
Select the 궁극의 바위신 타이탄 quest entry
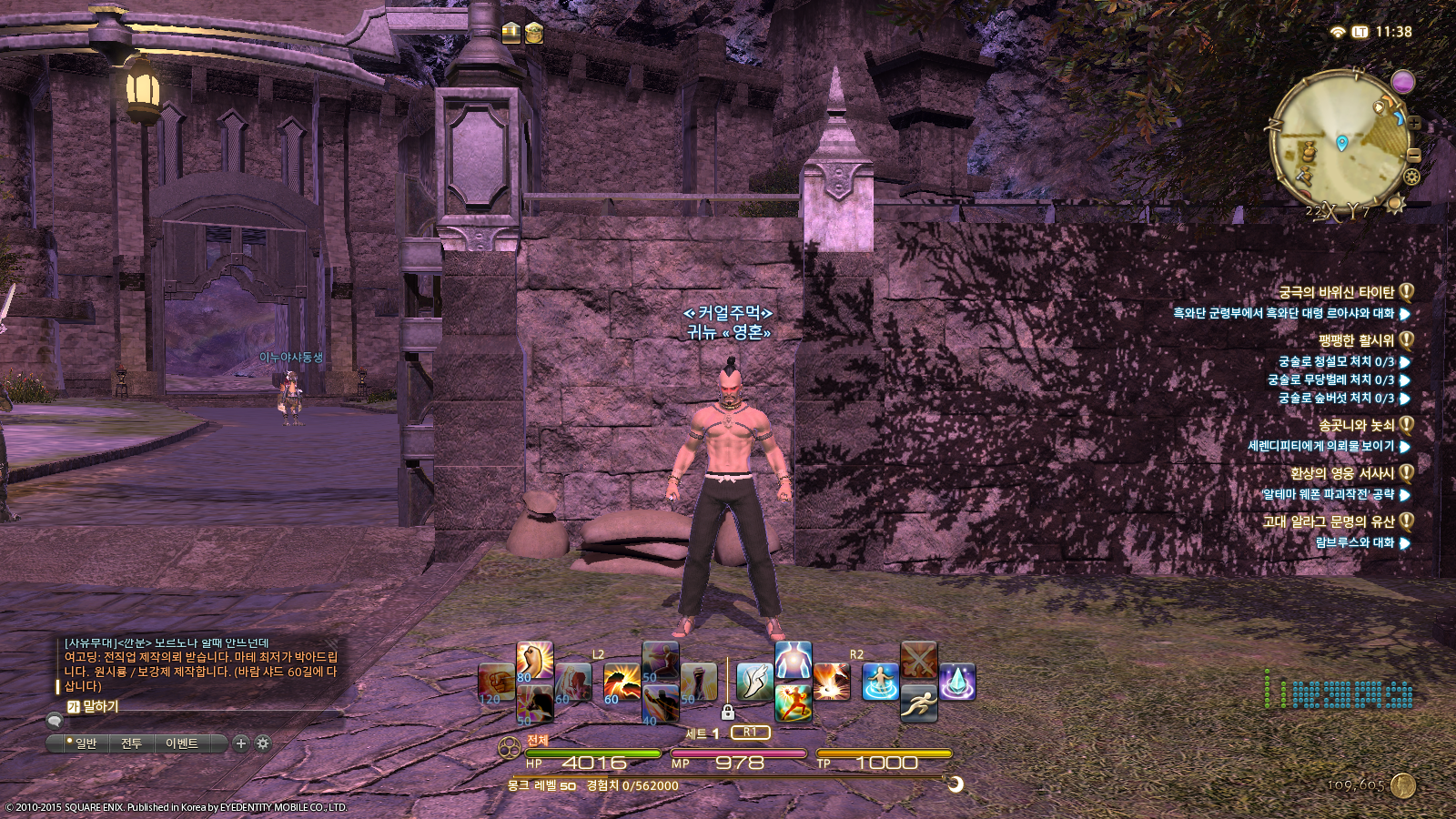(1336, 292)
